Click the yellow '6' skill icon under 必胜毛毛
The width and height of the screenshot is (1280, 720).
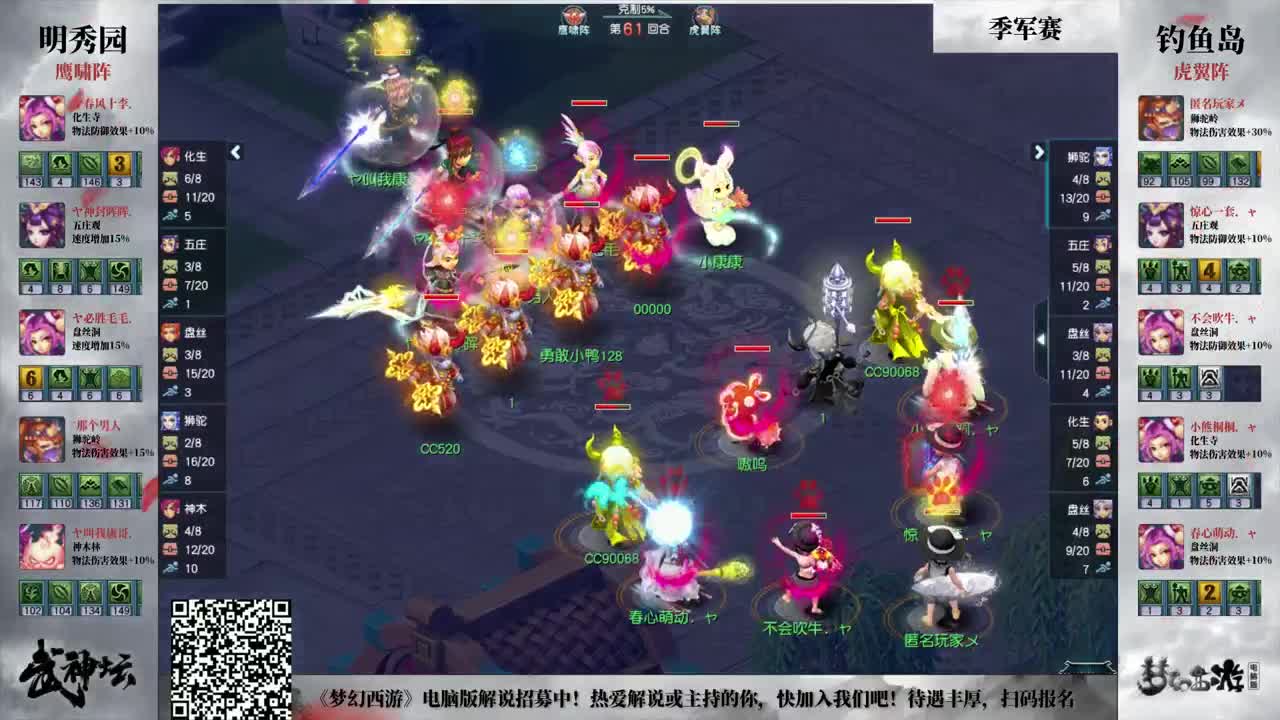pos(29,377)
